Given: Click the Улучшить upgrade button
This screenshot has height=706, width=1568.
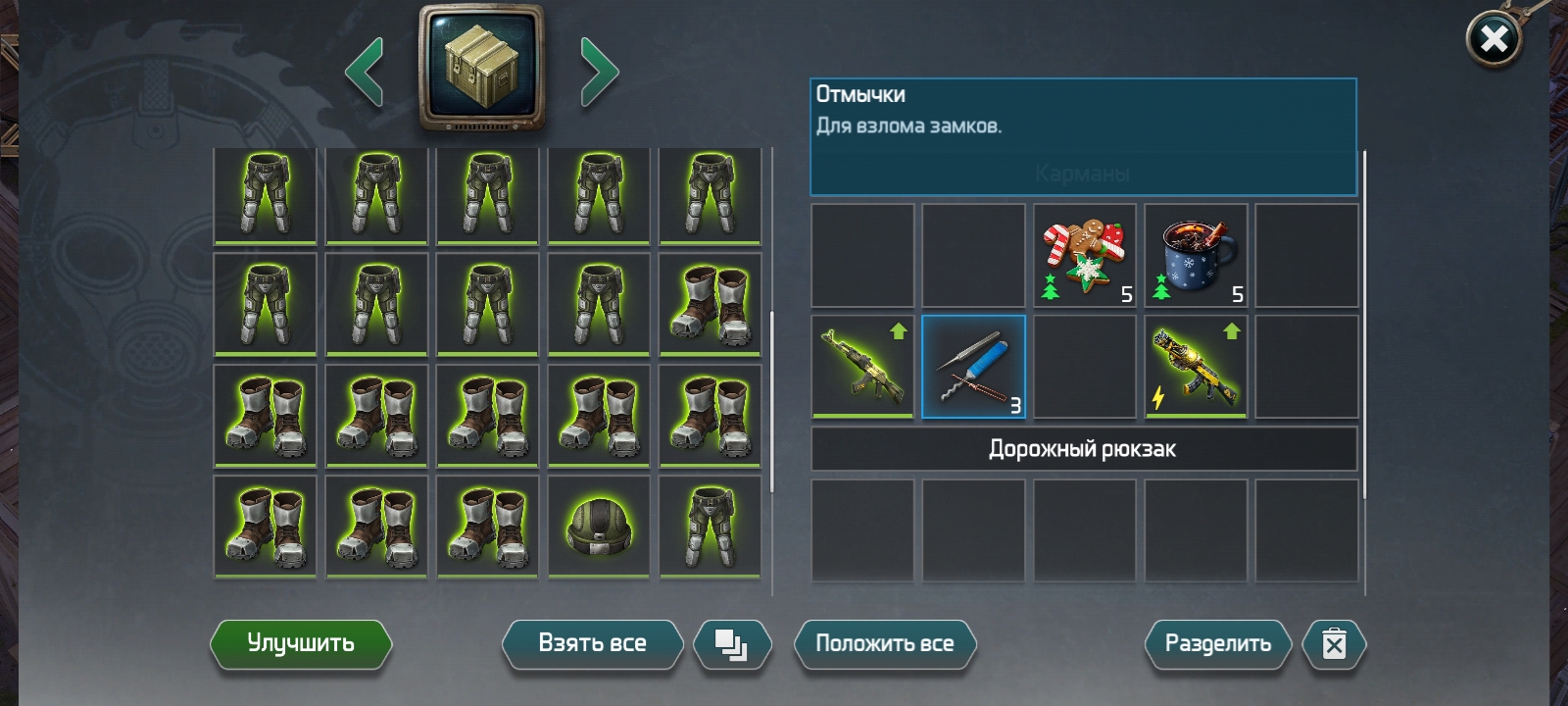Looking at the screenshot, I should click(x=301, y=644).
